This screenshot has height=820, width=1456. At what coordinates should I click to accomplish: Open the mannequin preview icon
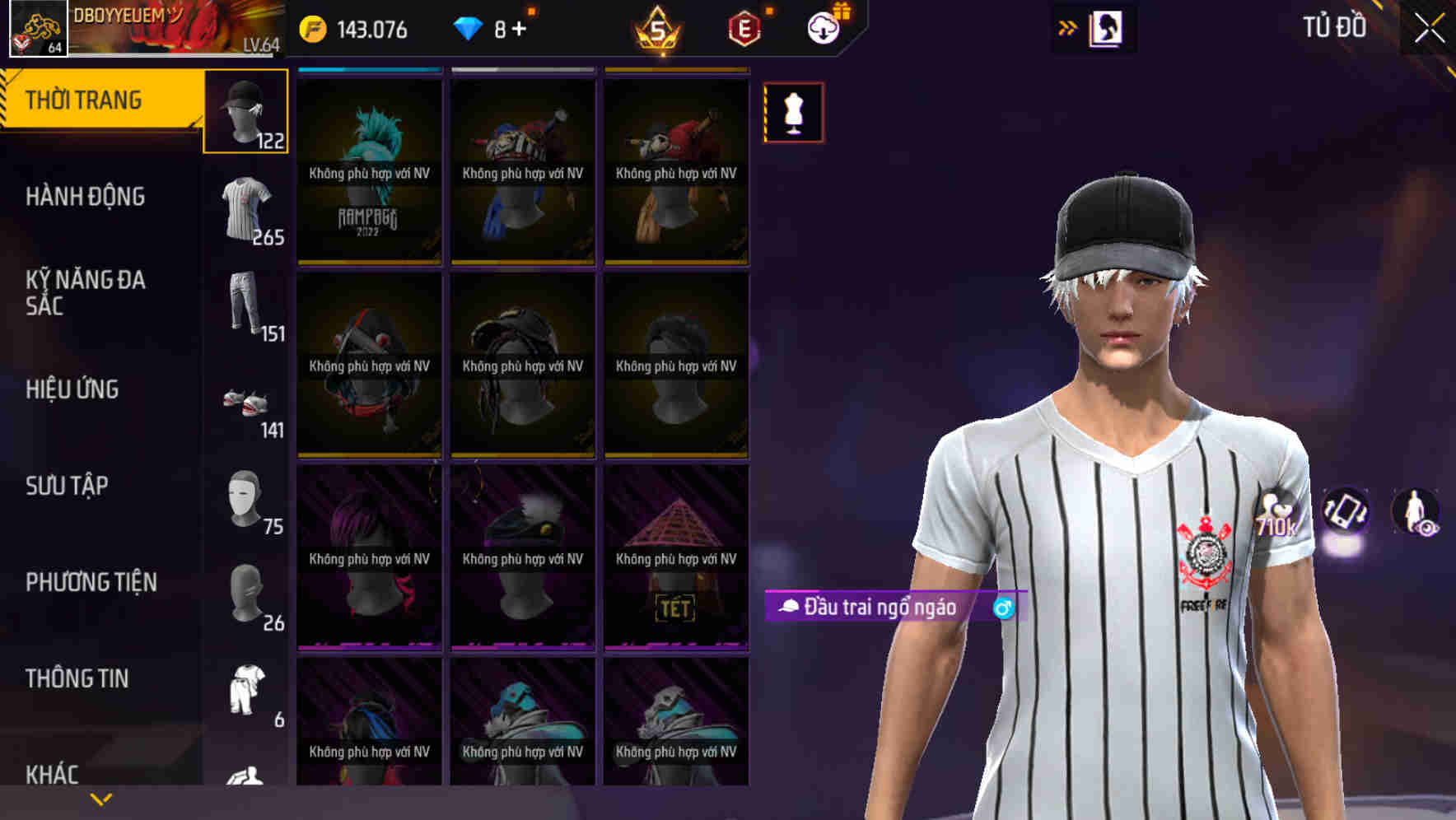point(793,113)
